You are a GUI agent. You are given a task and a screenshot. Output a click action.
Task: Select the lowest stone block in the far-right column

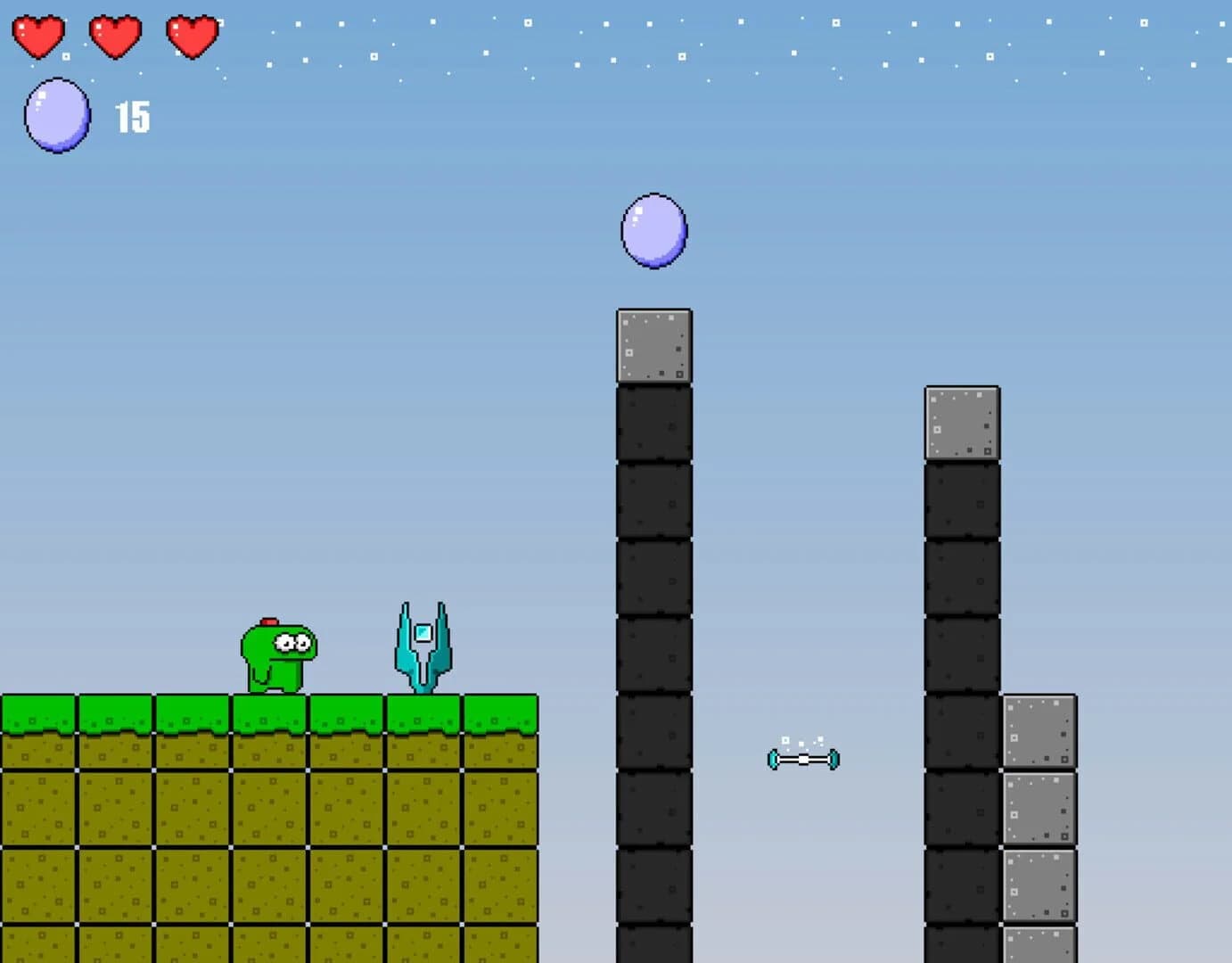coord(1039,945)
